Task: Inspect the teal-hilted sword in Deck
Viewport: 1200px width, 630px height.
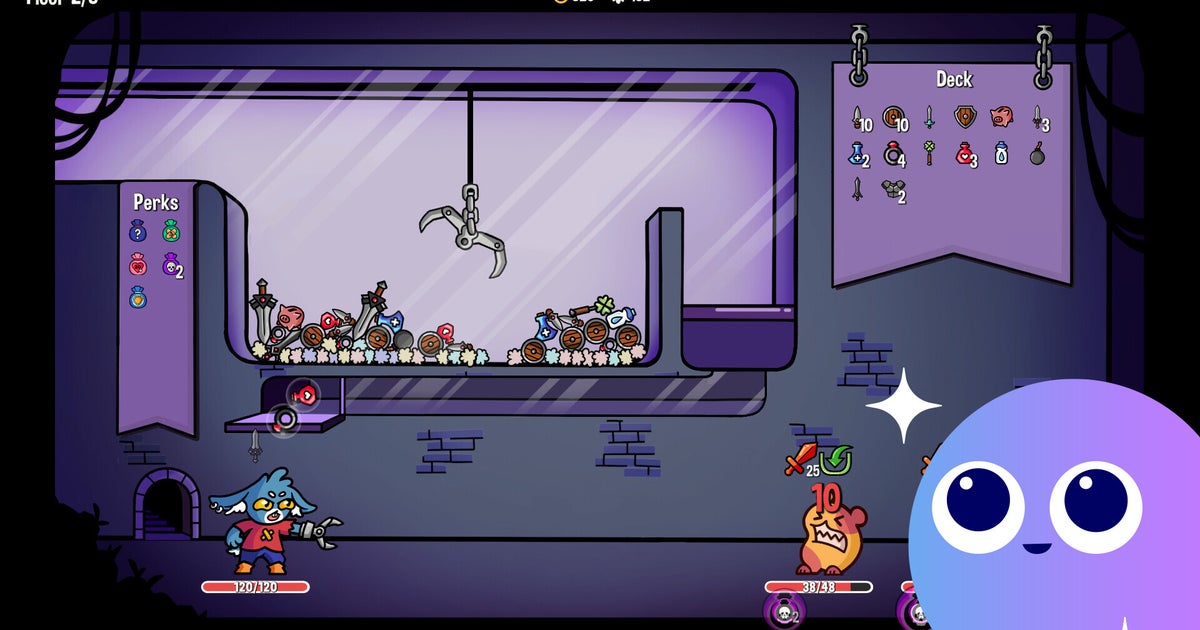Action: 929,117
